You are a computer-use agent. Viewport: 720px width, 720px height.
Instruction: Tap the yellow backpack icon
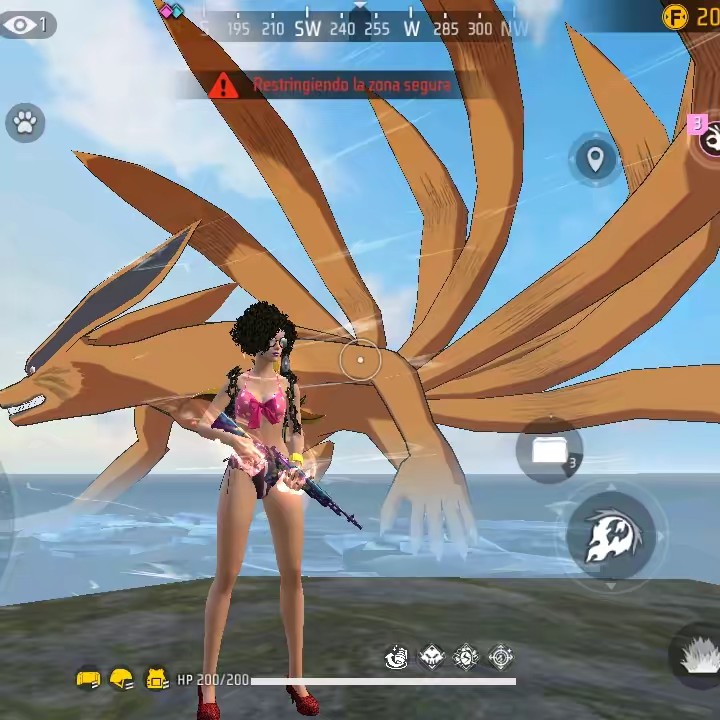[157, 680]
